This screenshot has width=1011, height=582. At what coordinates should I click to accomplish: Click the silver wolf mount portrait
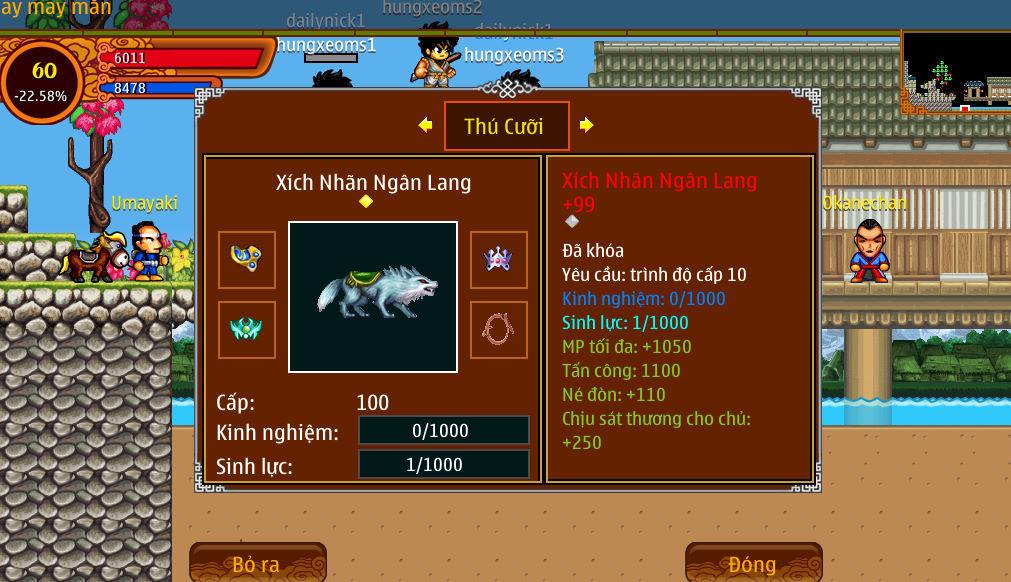tap(373, 296)
